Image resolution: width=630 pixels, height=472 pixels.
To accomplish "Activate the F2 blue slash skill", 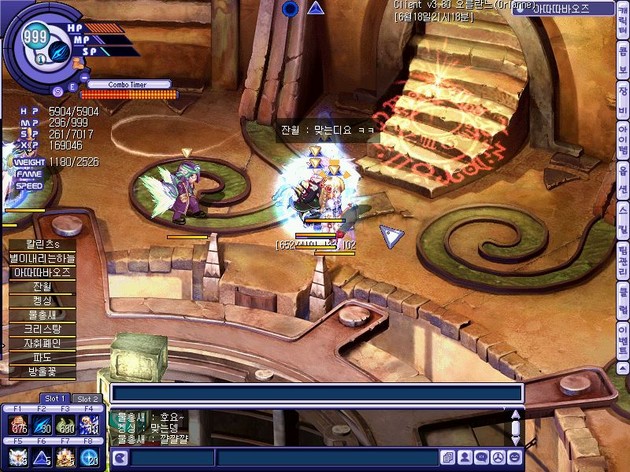I will tap(42, 426).
